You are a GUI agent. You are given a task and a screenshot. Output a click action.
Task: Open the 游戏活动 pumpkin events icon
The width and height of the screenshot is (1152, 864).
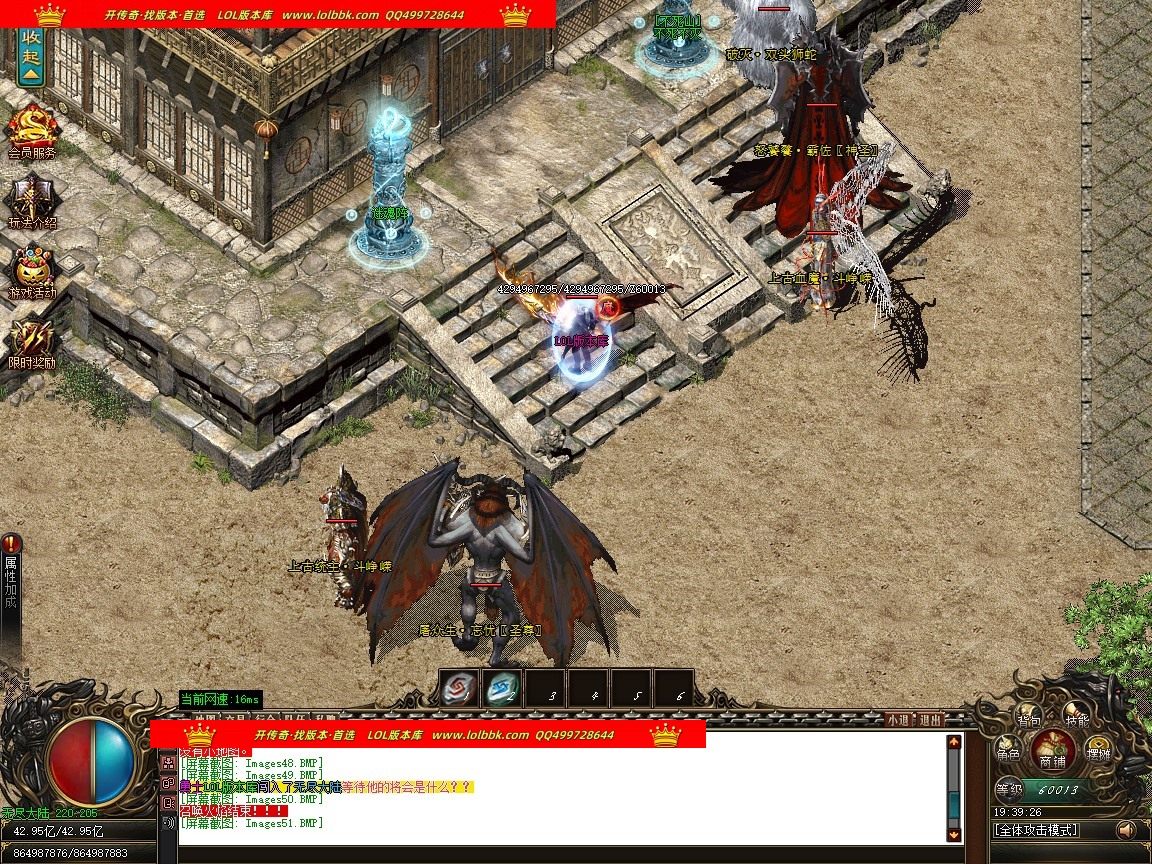[32, 268]
